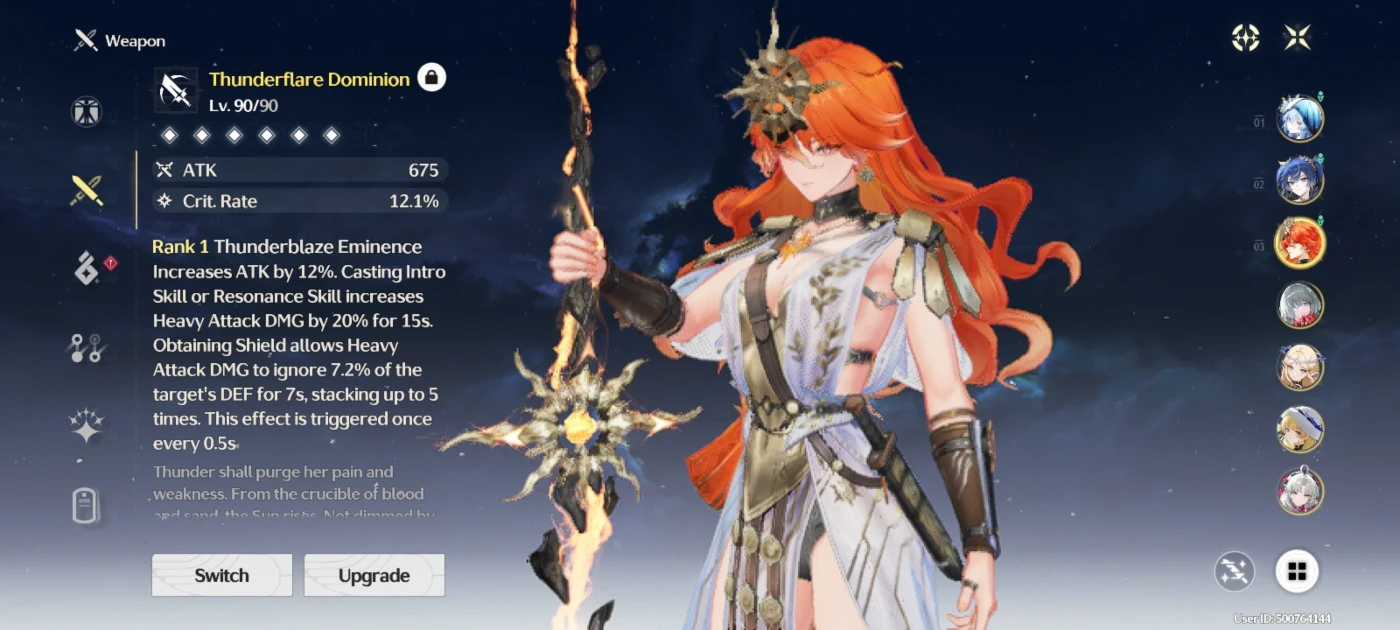Choose the blonde character without a hat

1300,367
